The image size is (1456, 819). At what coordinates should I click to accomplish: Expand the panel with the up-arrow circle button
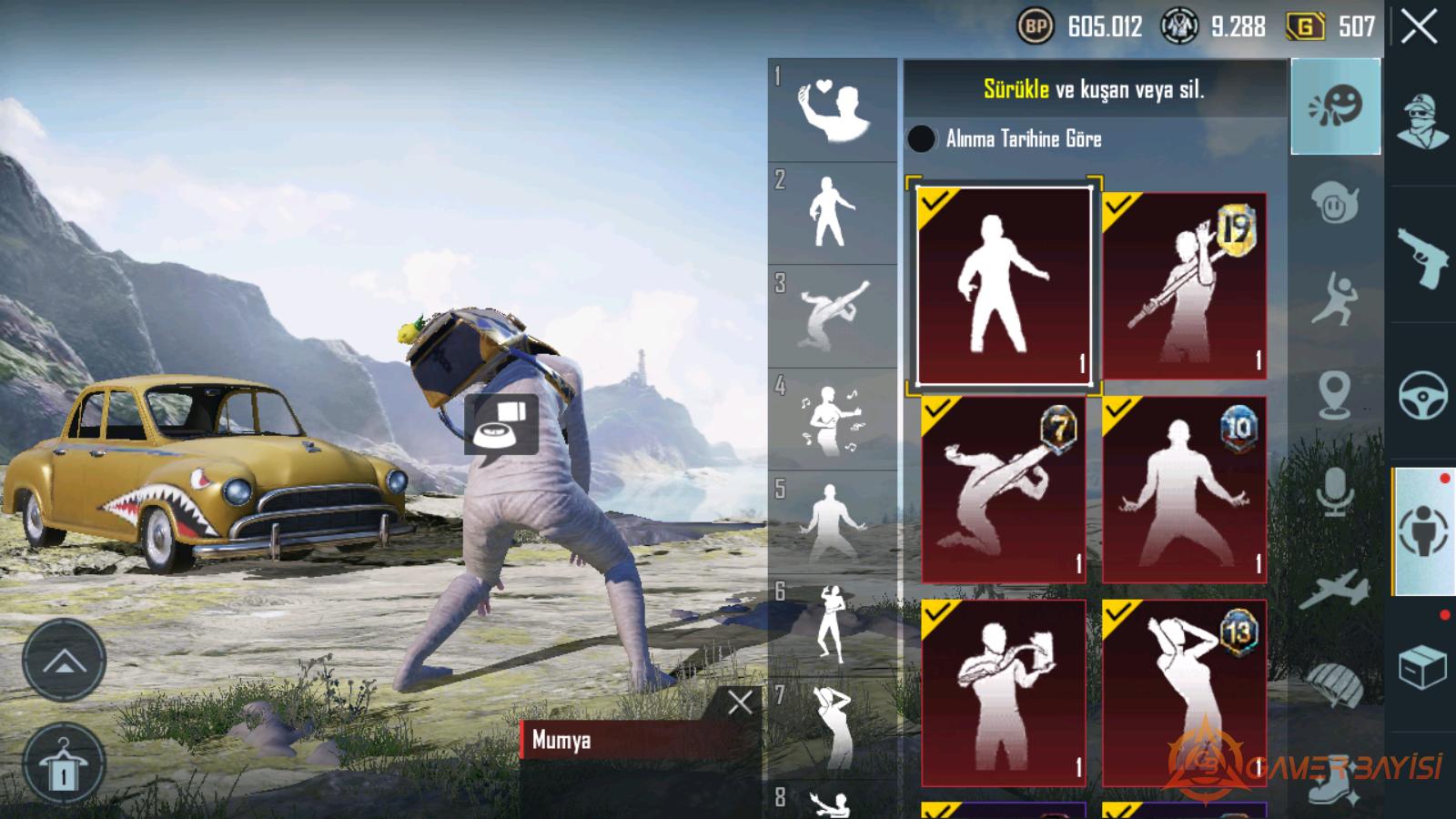[x=64, y=660]
